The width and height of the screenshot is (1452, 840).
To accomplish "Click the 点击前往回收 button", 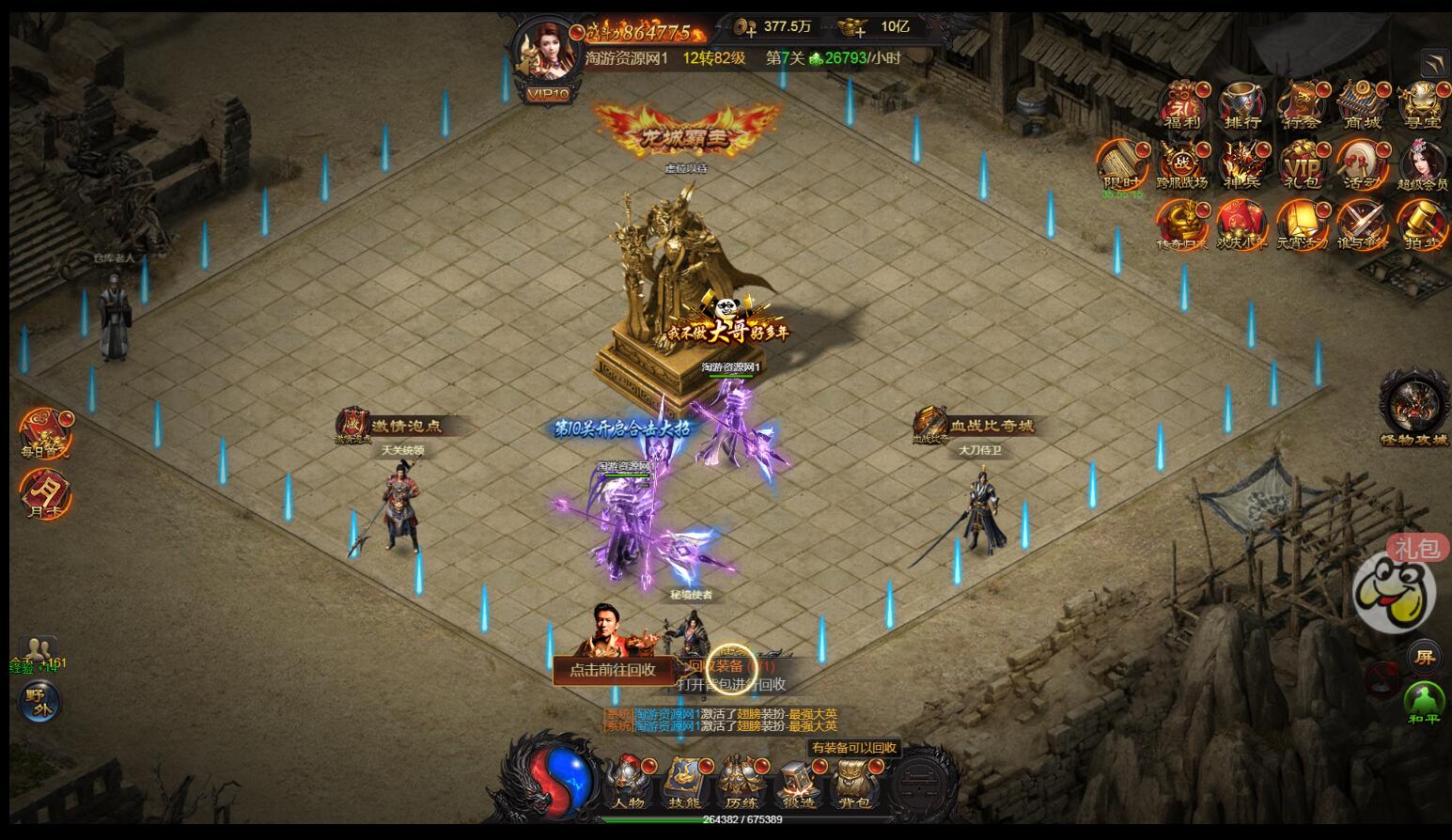I will (x=613, y=669).
